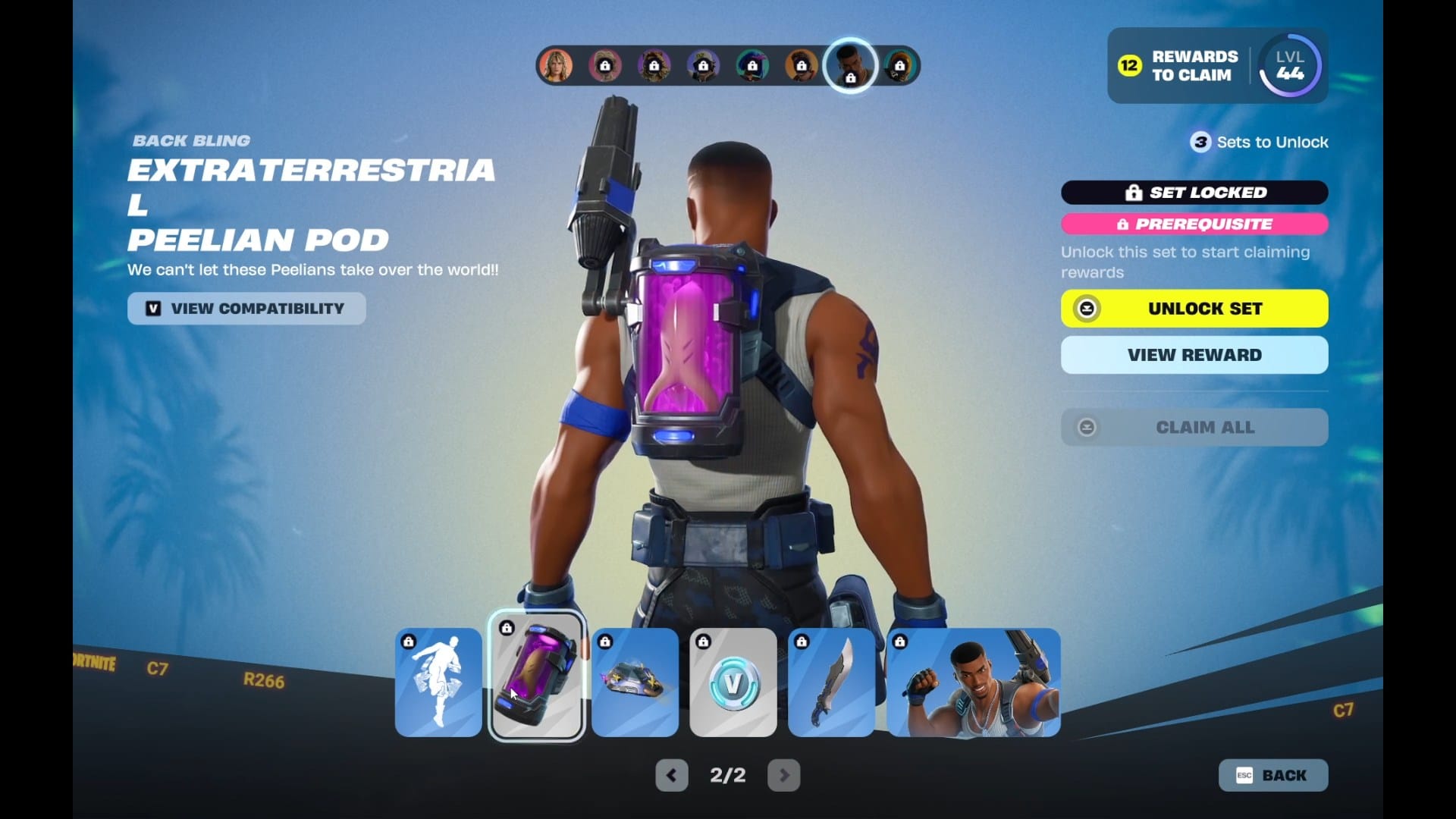Select the V-Bucks reward tile
This screenshot has width=1456, height=819.
point(733,682)
